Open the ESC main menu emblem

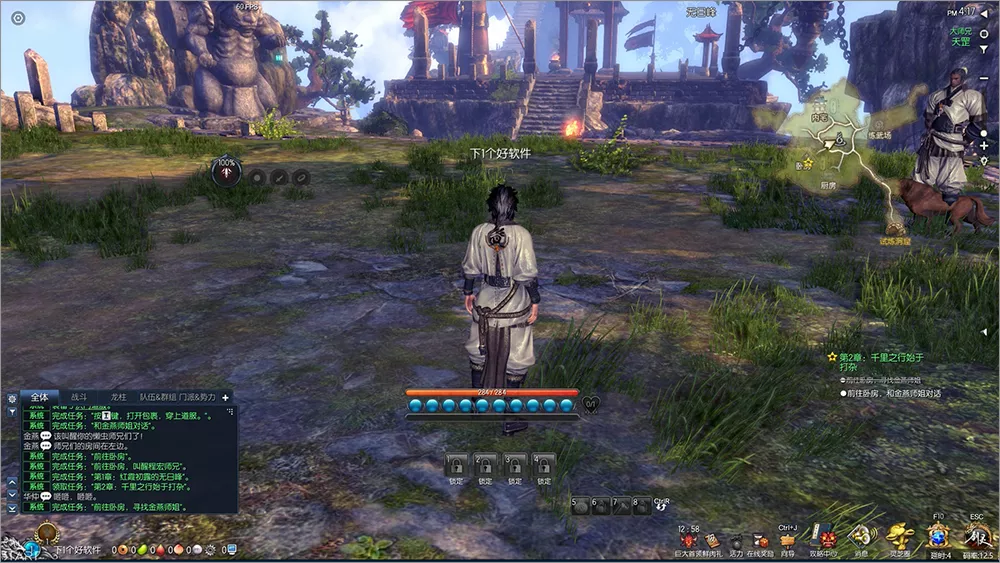click(977, 535)
